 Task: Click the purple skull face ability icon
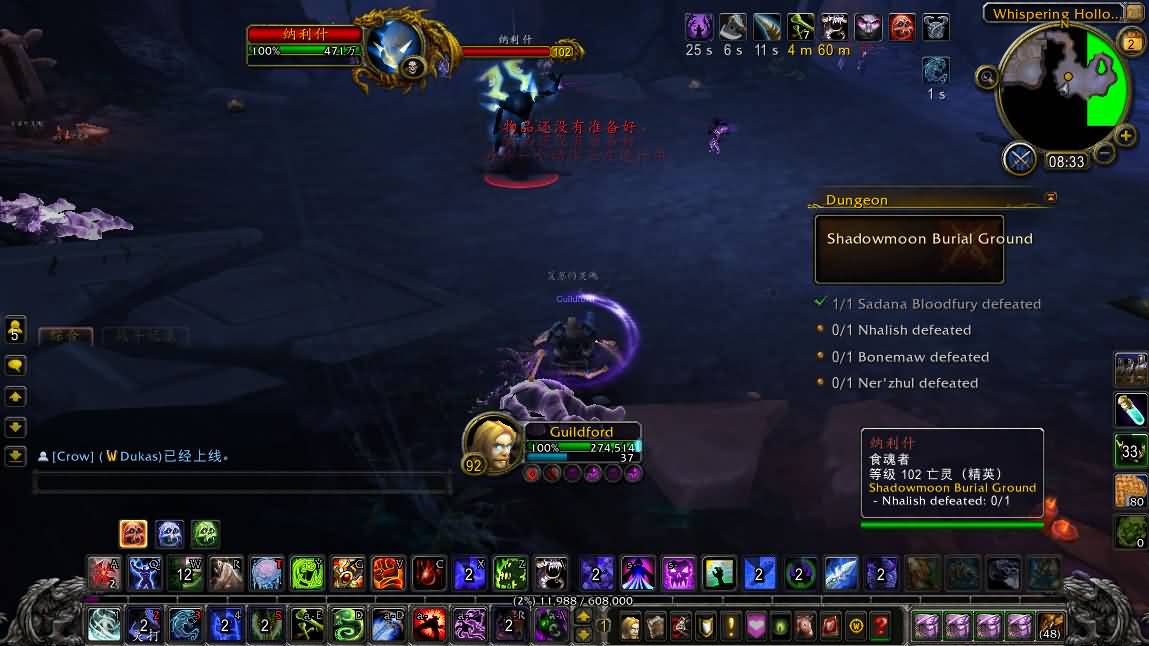(678, 574)
